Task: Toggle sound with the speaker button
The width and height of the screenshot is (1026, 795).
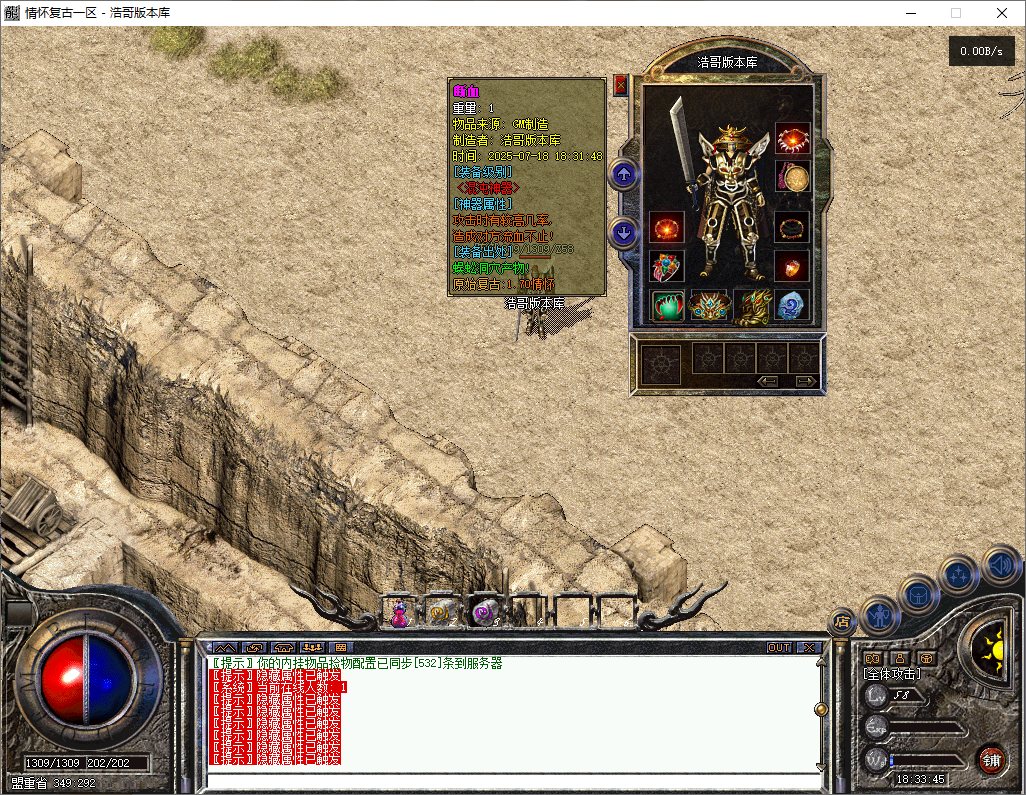Action: tap(999, 564)
